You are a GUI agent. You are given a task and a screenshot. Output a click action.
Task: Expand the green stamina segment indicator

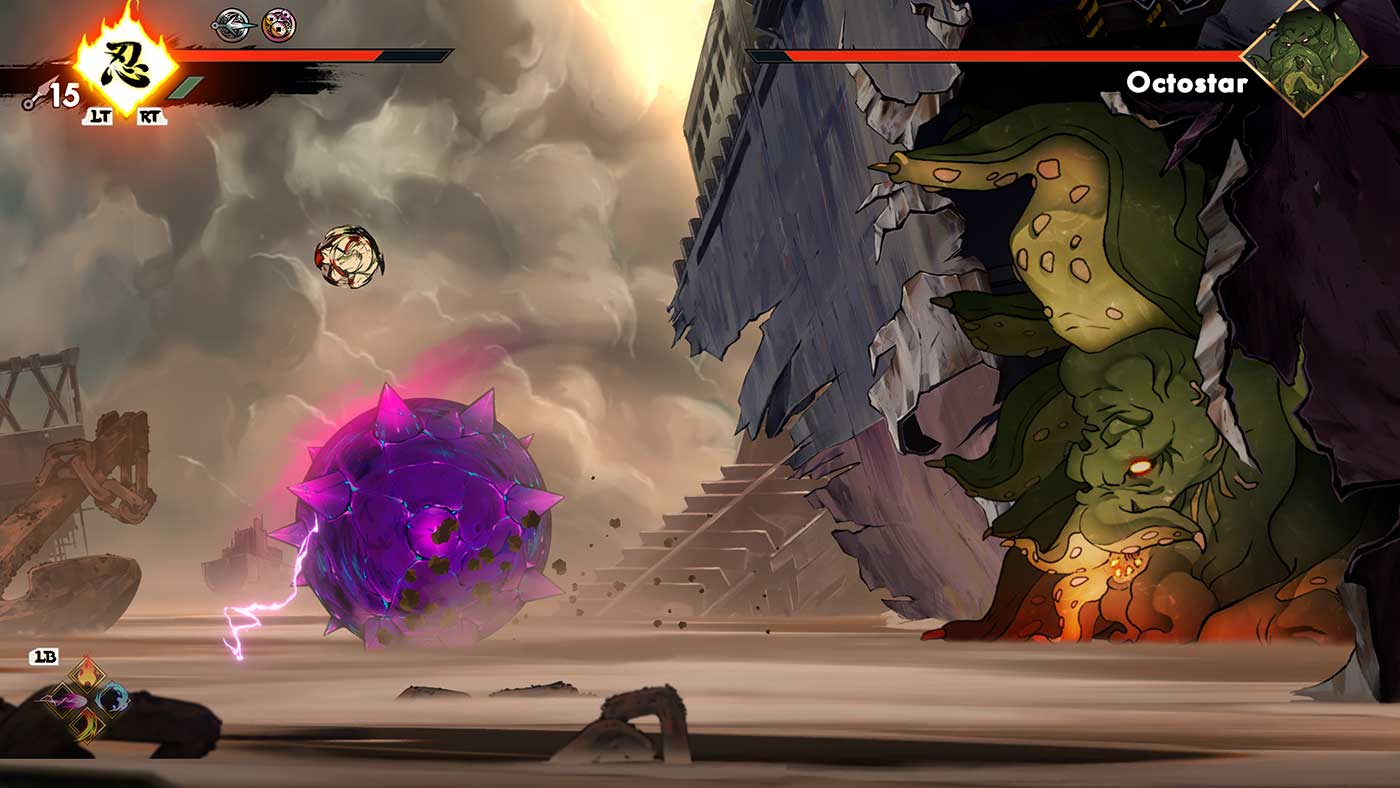tap(186, 88)
